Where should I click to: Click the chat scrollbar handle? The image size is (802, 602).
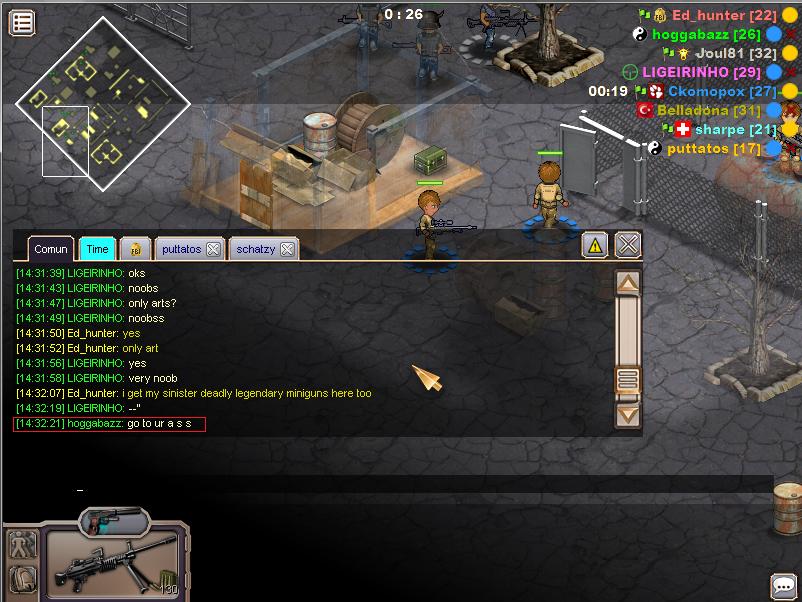point(627,379)
